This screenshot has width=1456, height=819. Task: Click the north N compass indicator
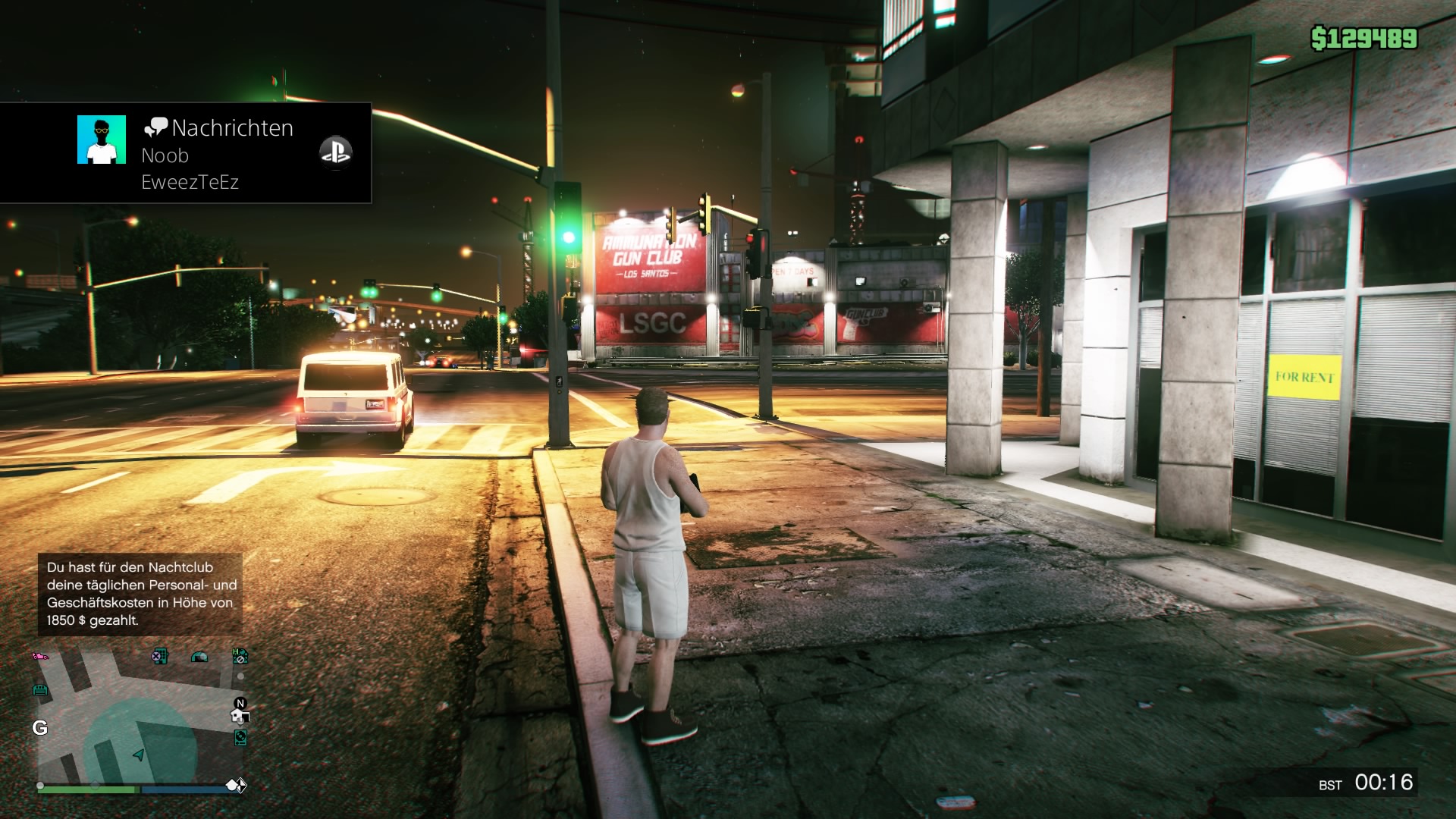[x=240, y=703]
